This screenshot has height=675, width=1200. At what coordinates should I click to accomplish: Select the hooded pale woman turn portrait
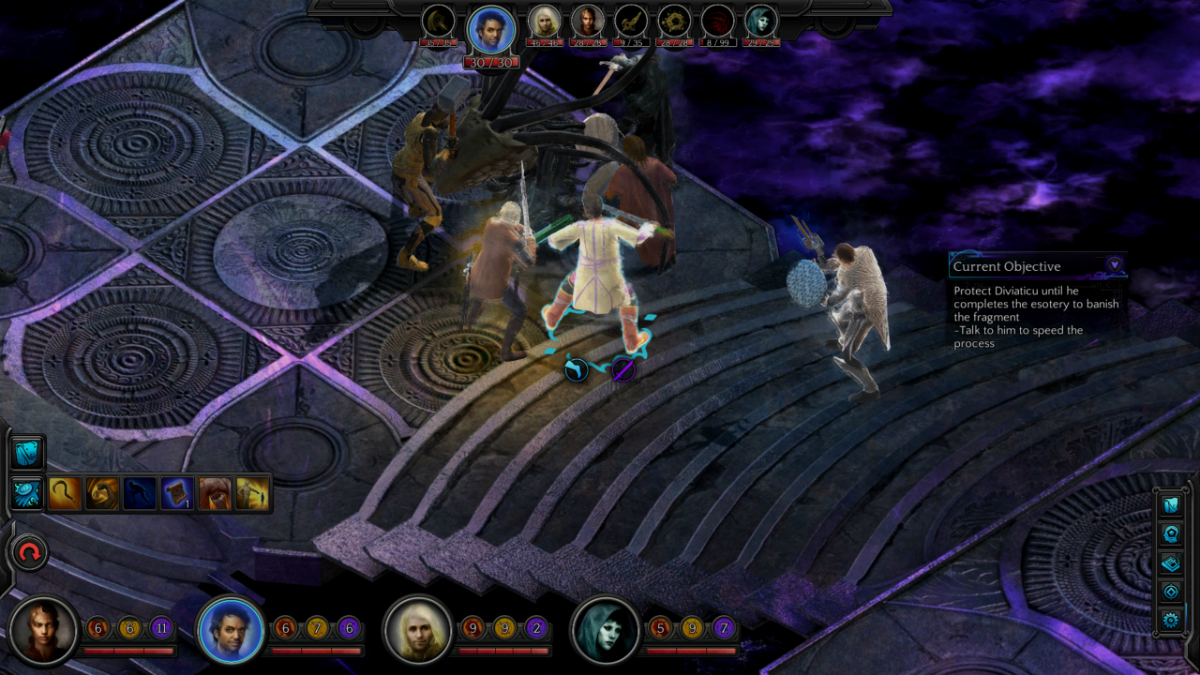click(x=760, y=21)
